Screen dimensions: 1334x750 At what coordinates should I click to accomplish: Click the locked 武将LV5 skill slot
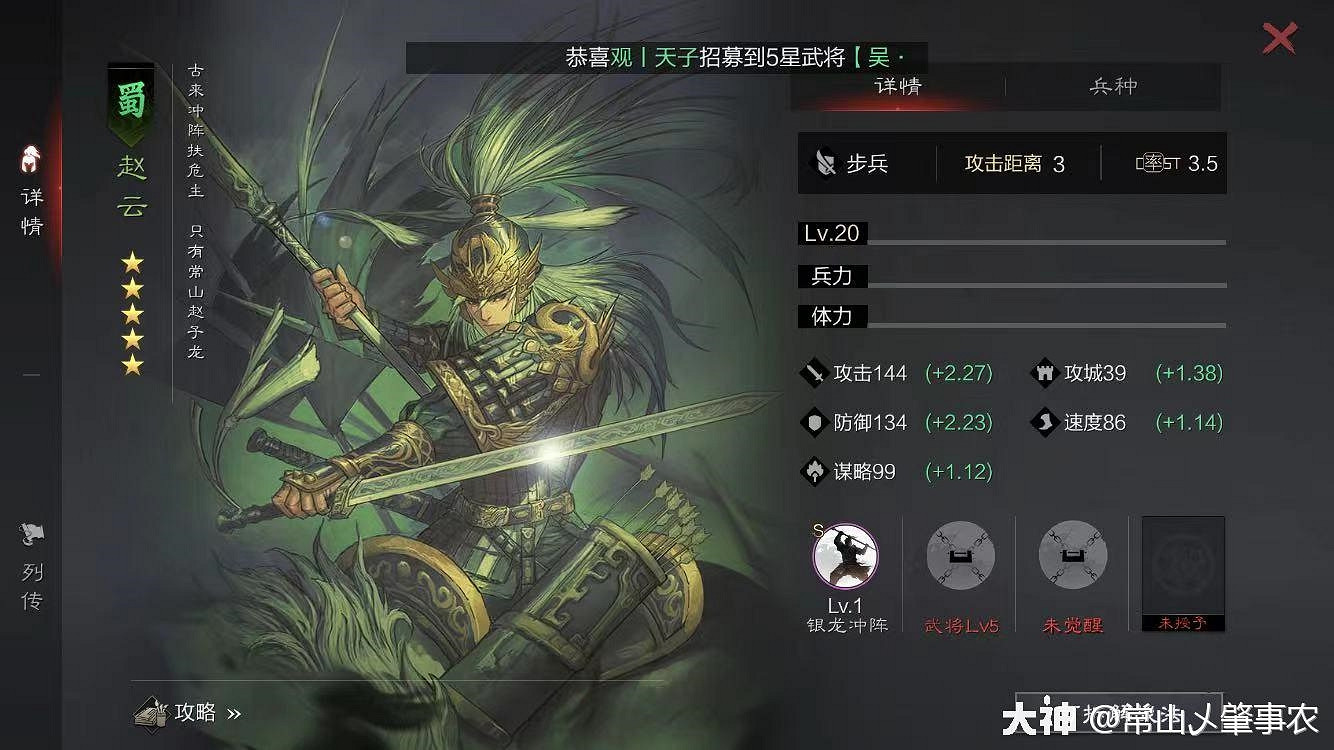point(959,557)
